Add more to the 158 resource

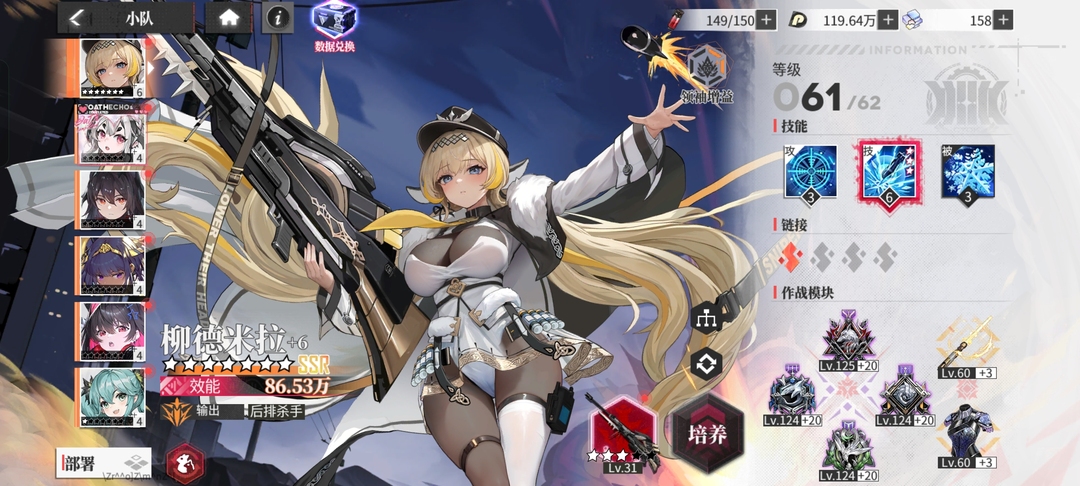1003,19
